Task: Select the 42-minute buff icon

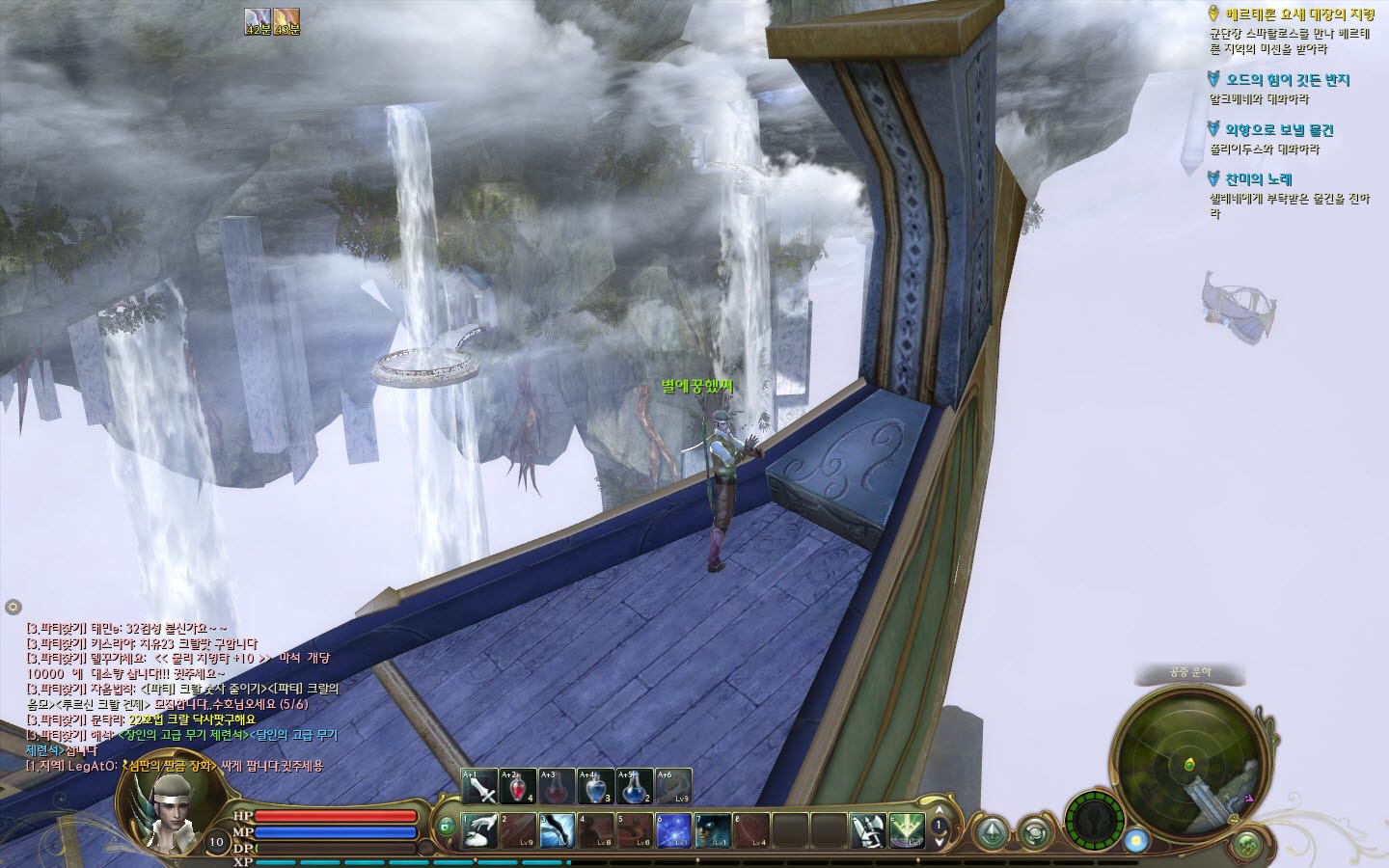Action: point(258,18)
